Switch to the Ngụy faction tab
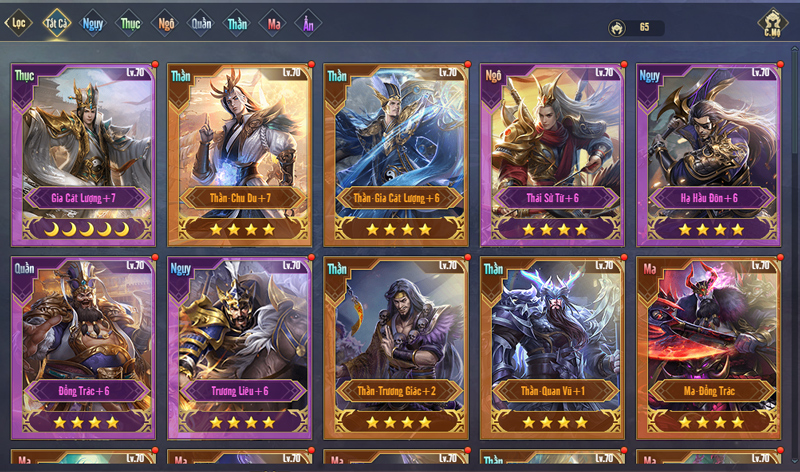The height and width of the screenshot is (472, 800). (93, 22)
